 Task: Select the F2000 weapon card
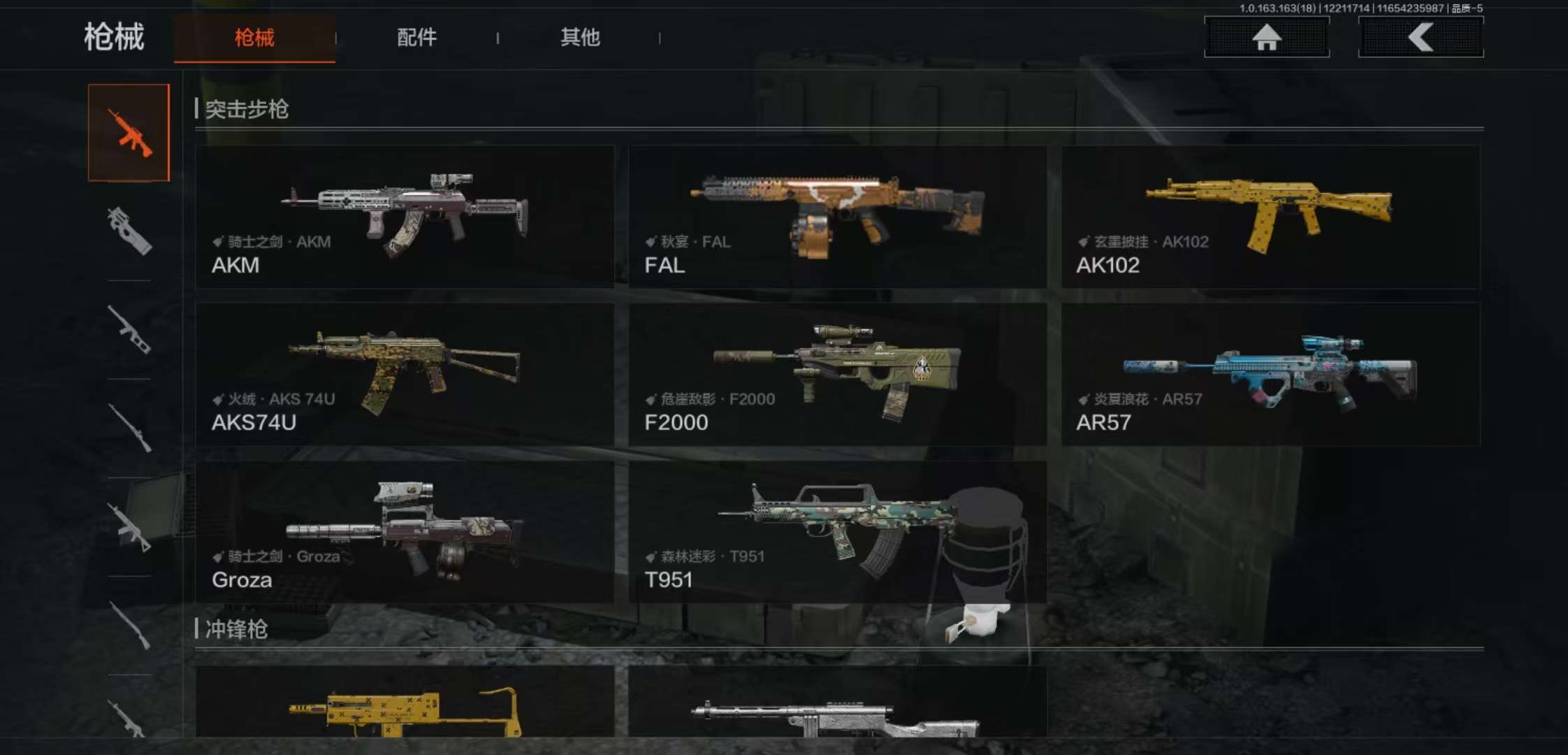click(837, 374)
